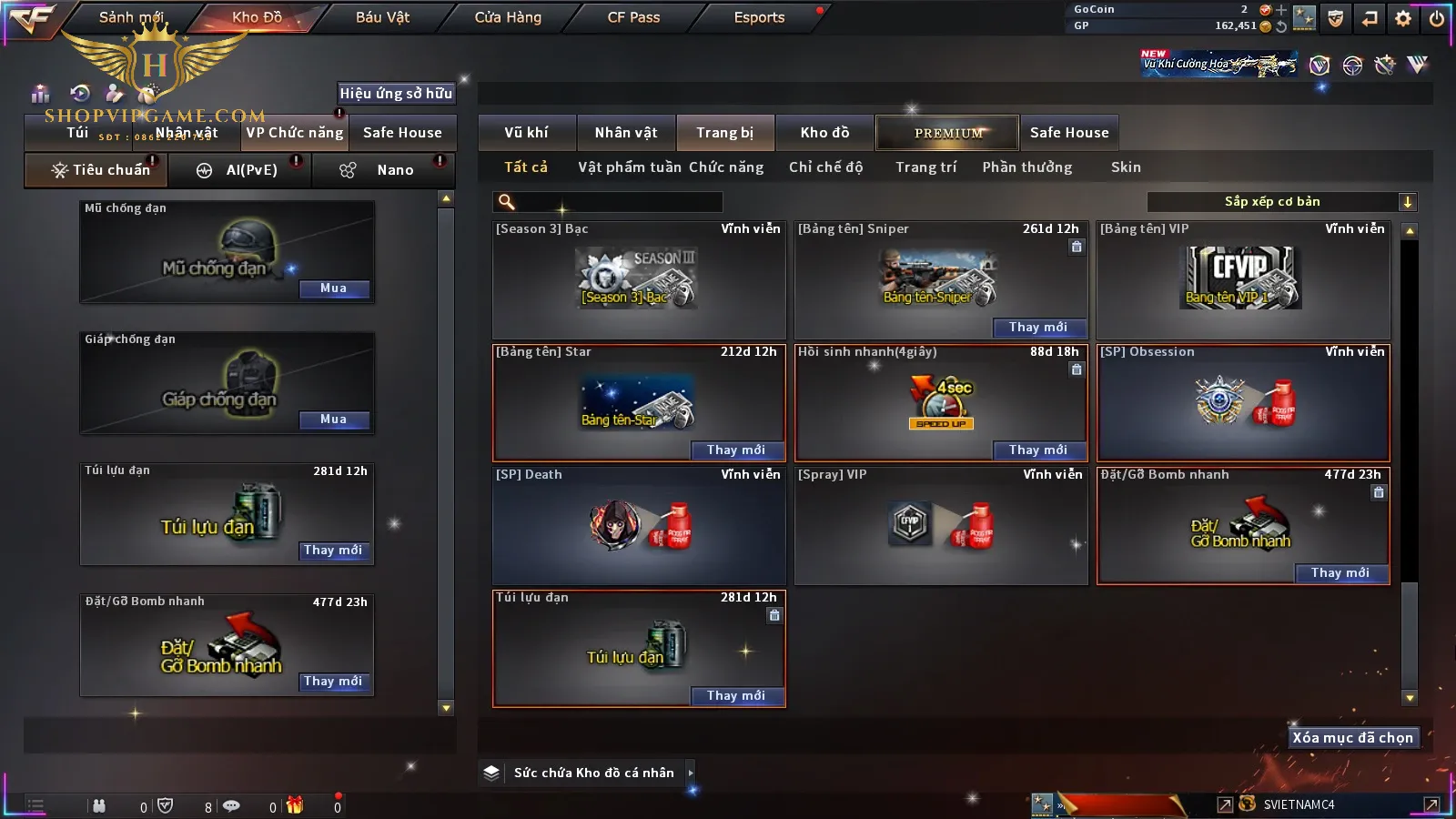Select the [Bảng tên] VIP item

(1243, 279)
